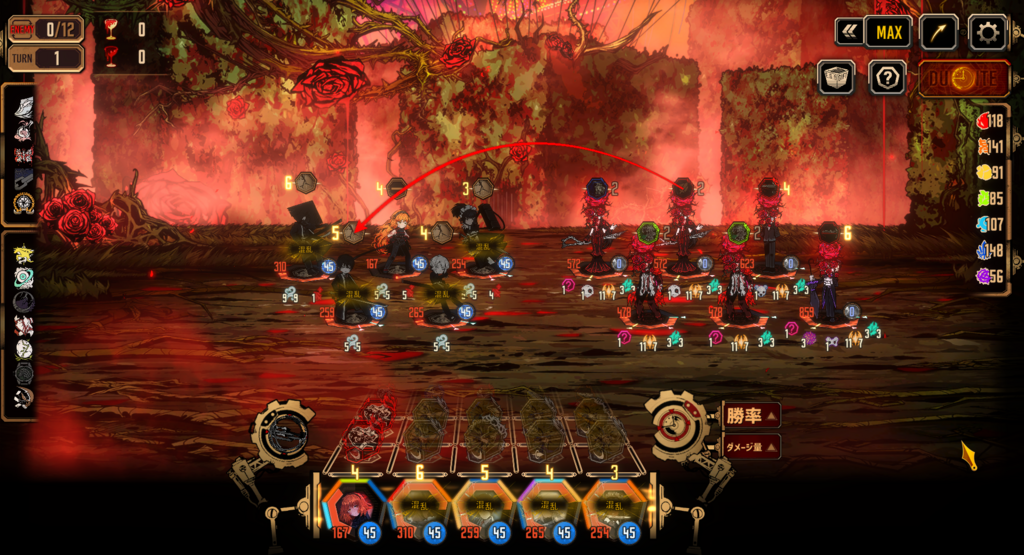Viewport: 1024px width, 555px height.
Task: Start the clash with the orange clock button
Action: click(962, 78)
